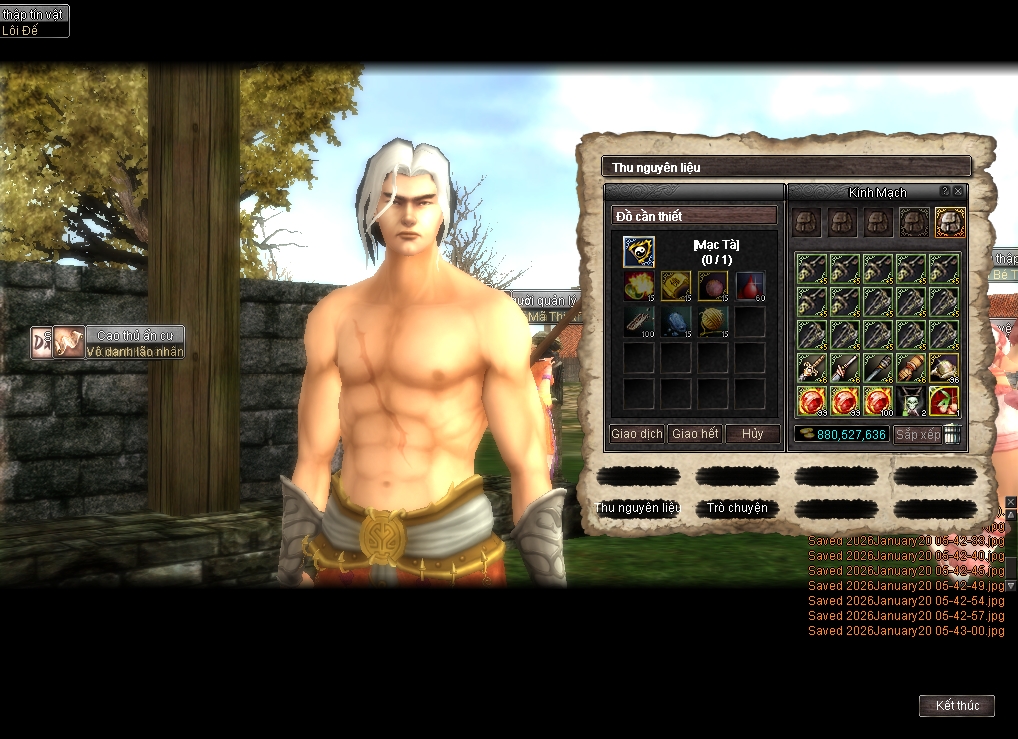Select the Thu nguyên liệu dialogue option
1018x739 pixels.
[x=637, y=508]
